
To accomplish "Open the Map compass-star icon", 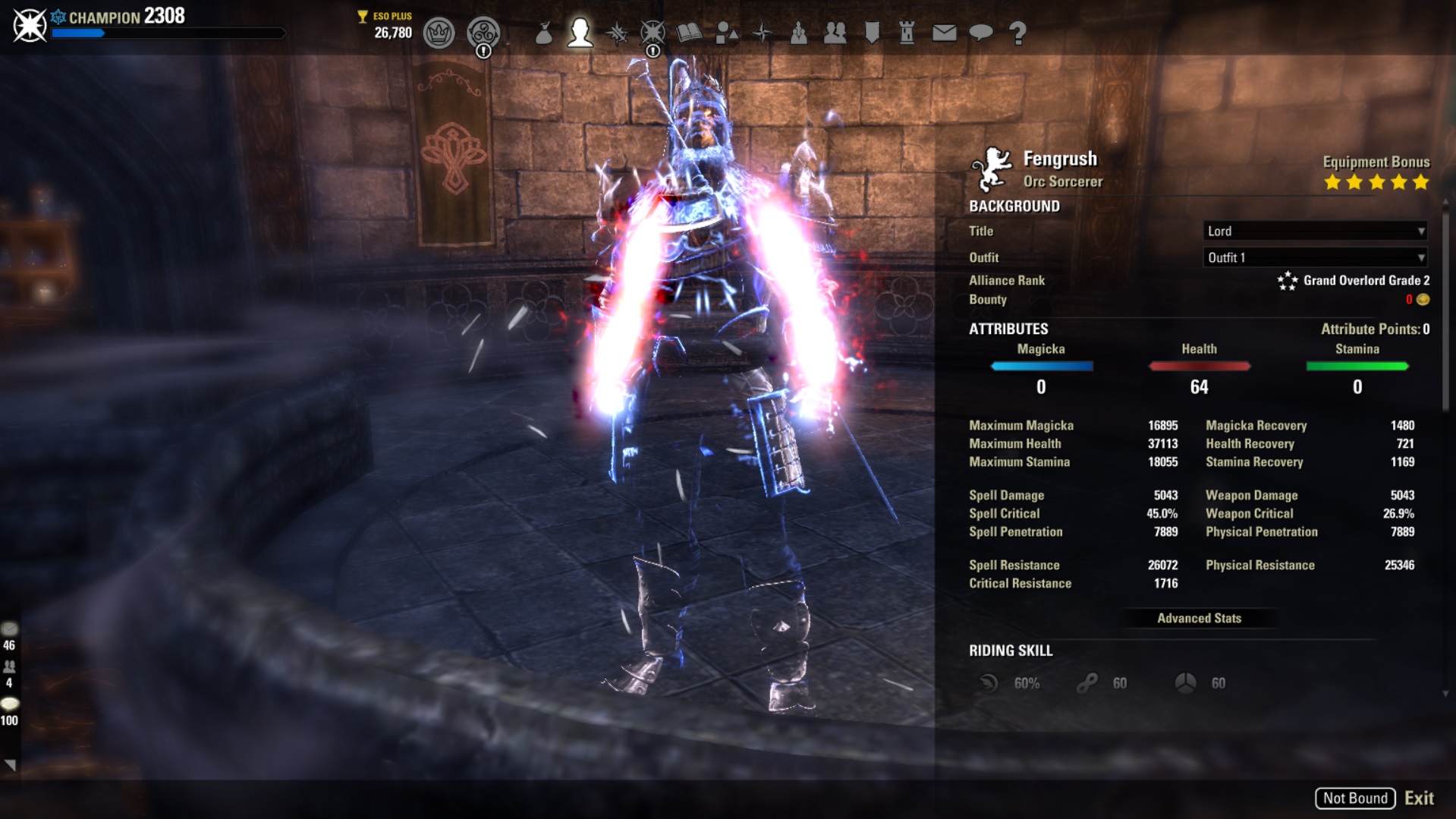I will pos(763,33).
